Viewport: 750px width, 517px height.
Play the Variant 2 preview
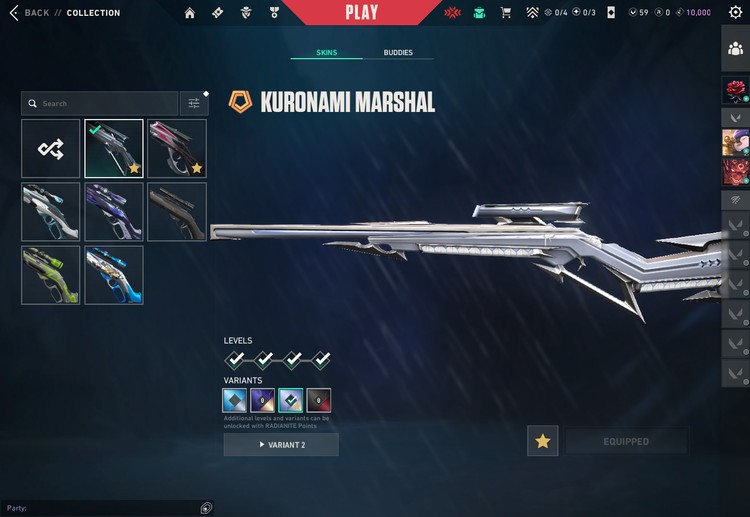click(281, 444)
